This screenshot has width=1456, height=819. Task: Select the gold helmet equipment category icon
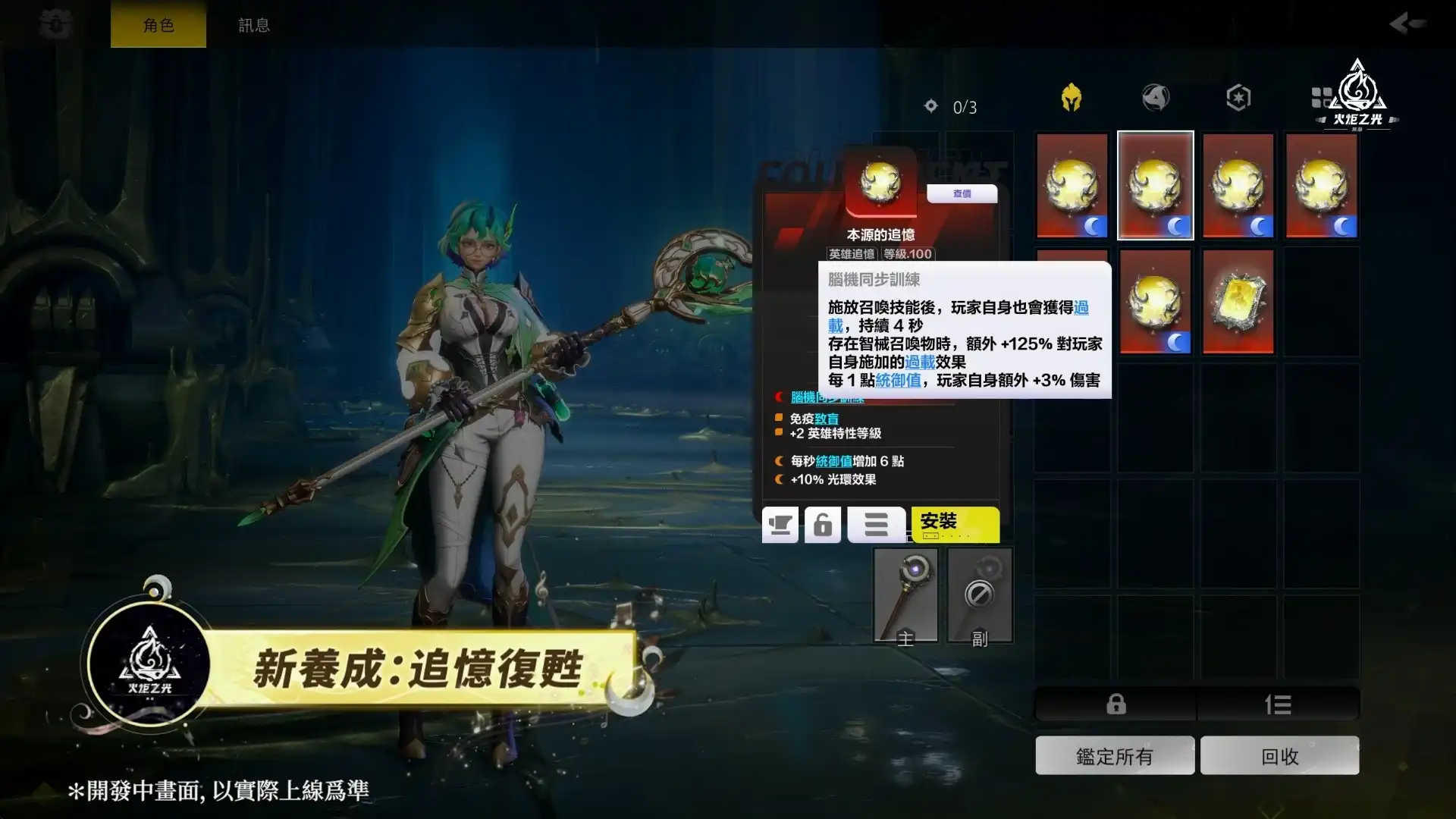click(1072, 97)
